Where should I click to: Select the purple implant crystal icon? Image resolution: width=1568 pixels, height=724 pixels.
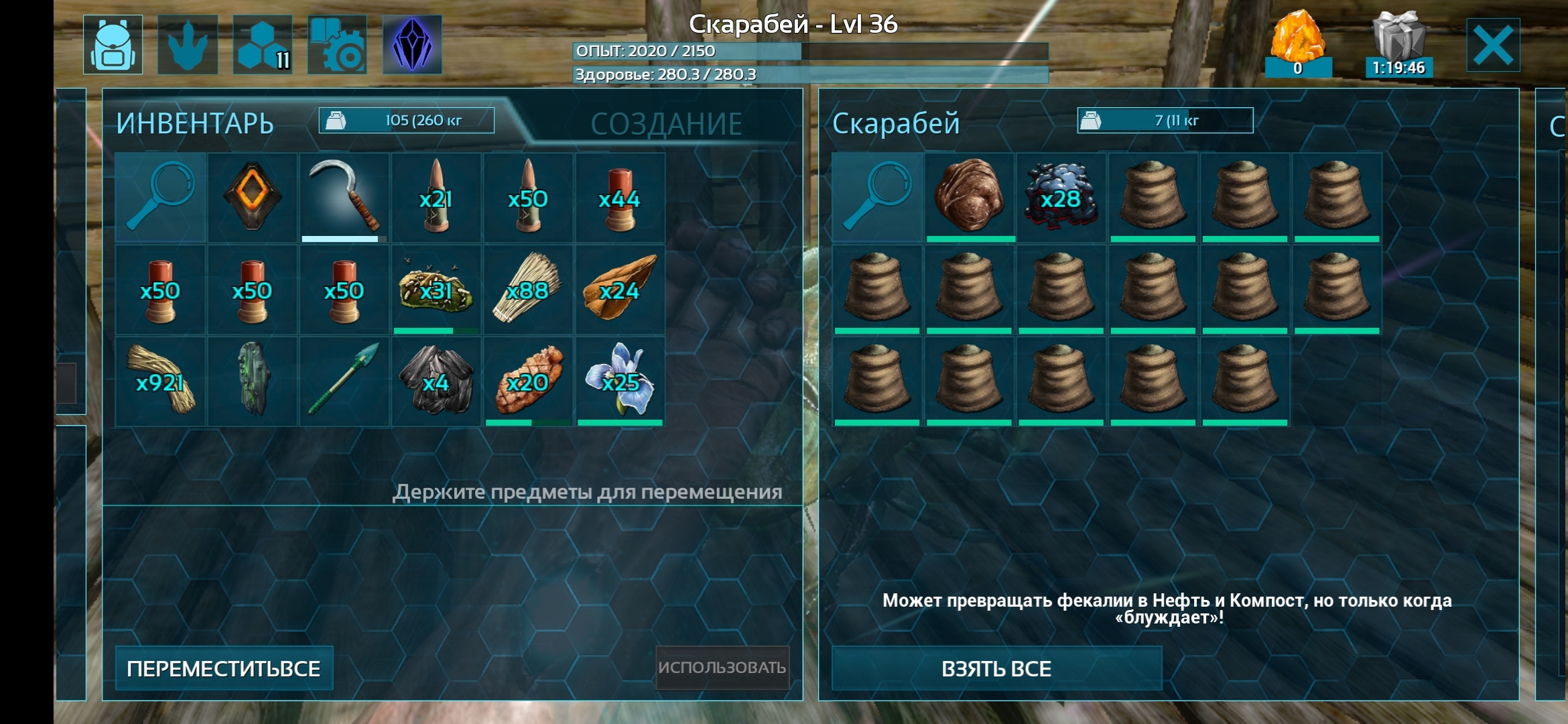[x=413, y=44]
